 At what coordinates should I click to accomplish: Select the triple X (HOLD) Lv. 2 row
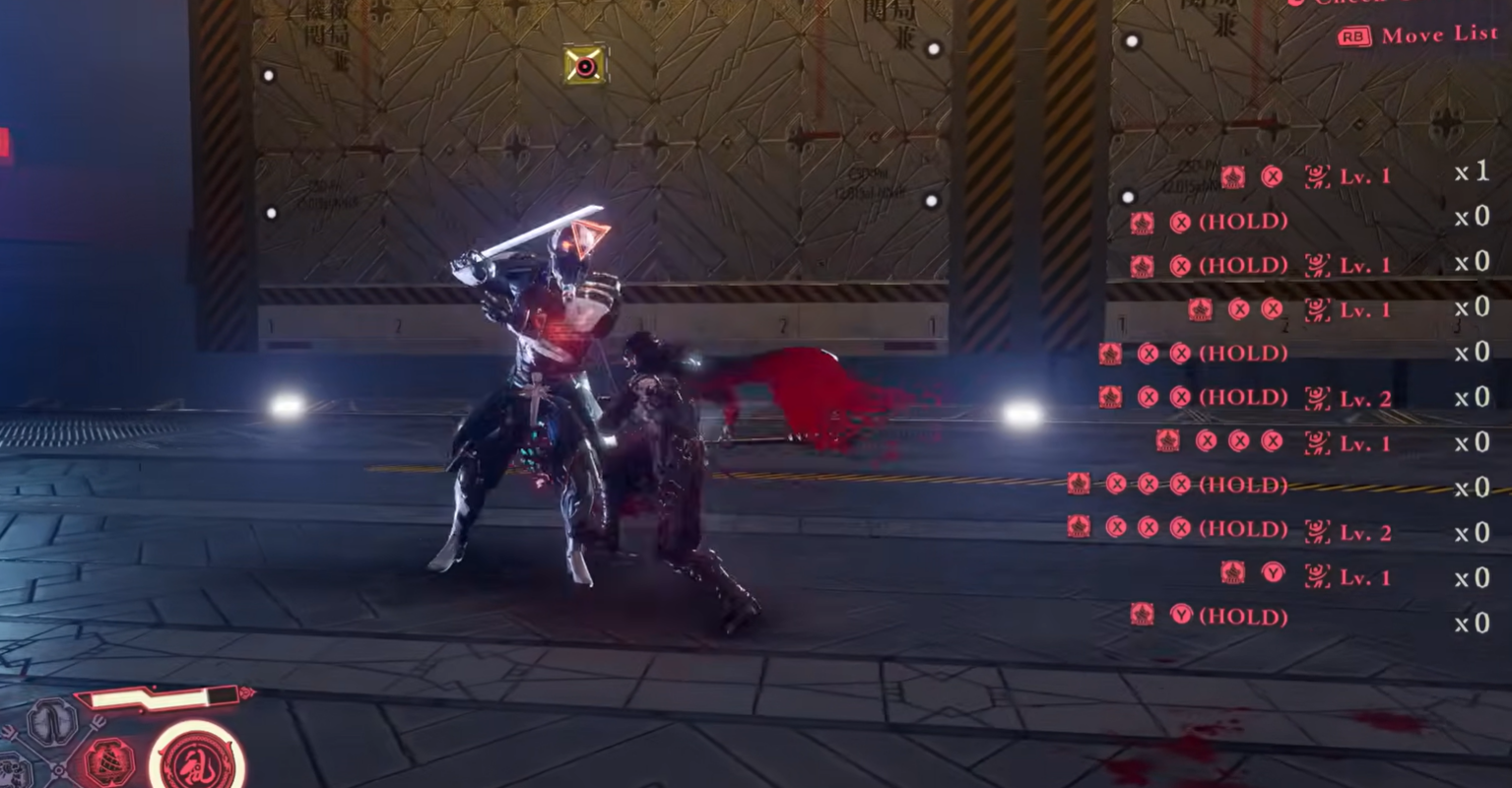[1229, 532]
